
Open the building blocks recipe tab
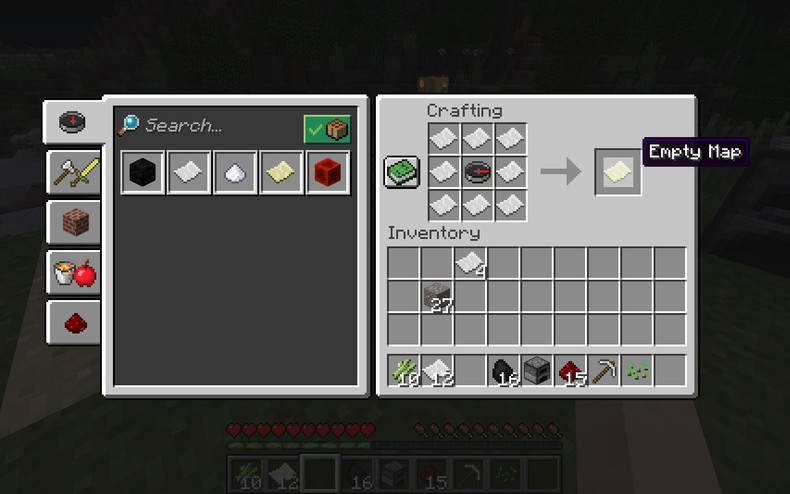pos(75,223)
